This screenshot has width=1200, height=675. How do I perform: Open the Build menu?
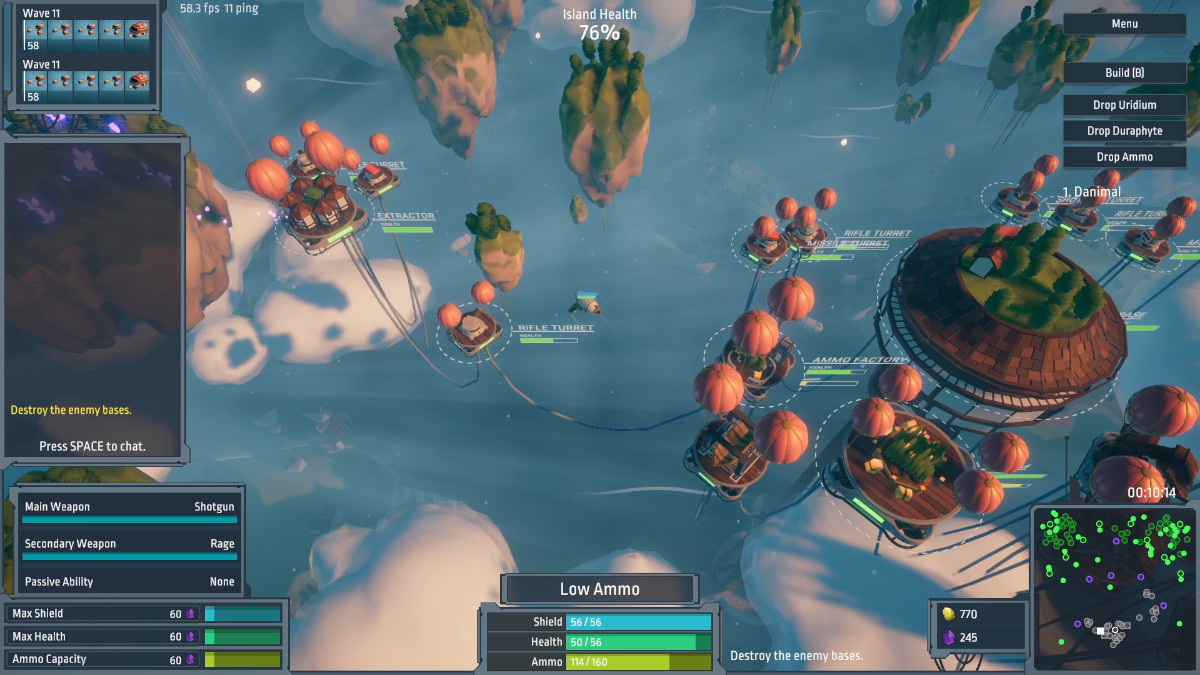coord(1124,73)
